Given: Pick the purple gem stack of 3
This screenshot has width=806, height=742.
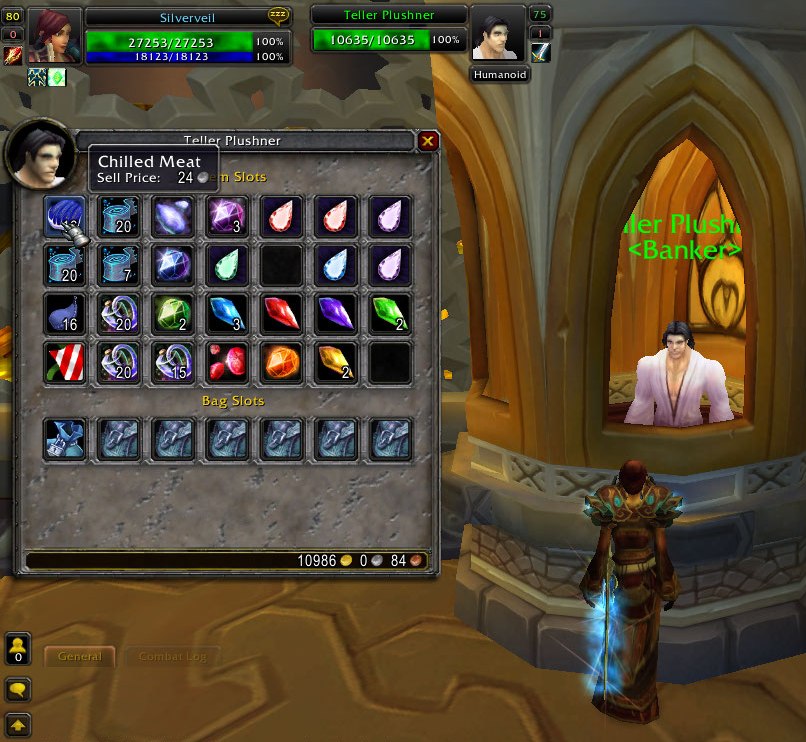Looking at the screenshot, I should (x=226, y=216).
